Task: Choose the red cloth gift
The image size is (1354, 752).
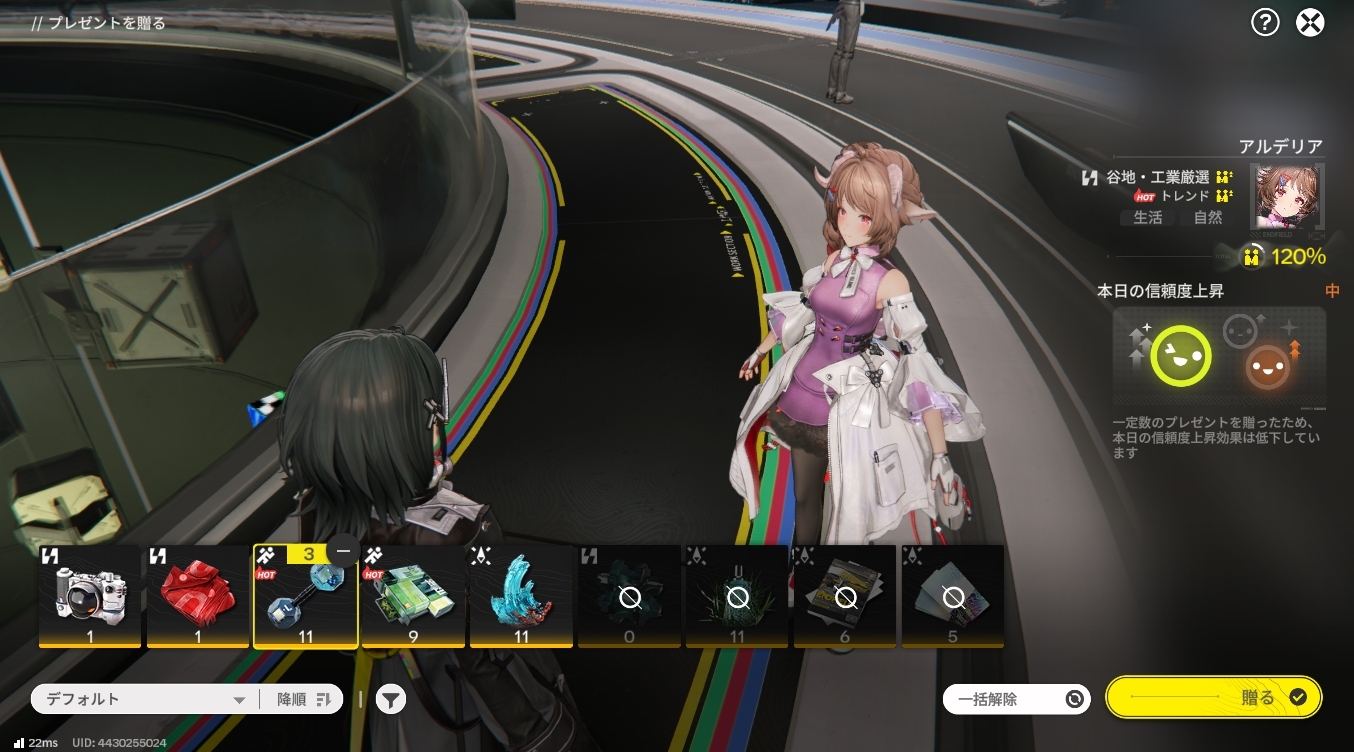Action: pos(198,596)
